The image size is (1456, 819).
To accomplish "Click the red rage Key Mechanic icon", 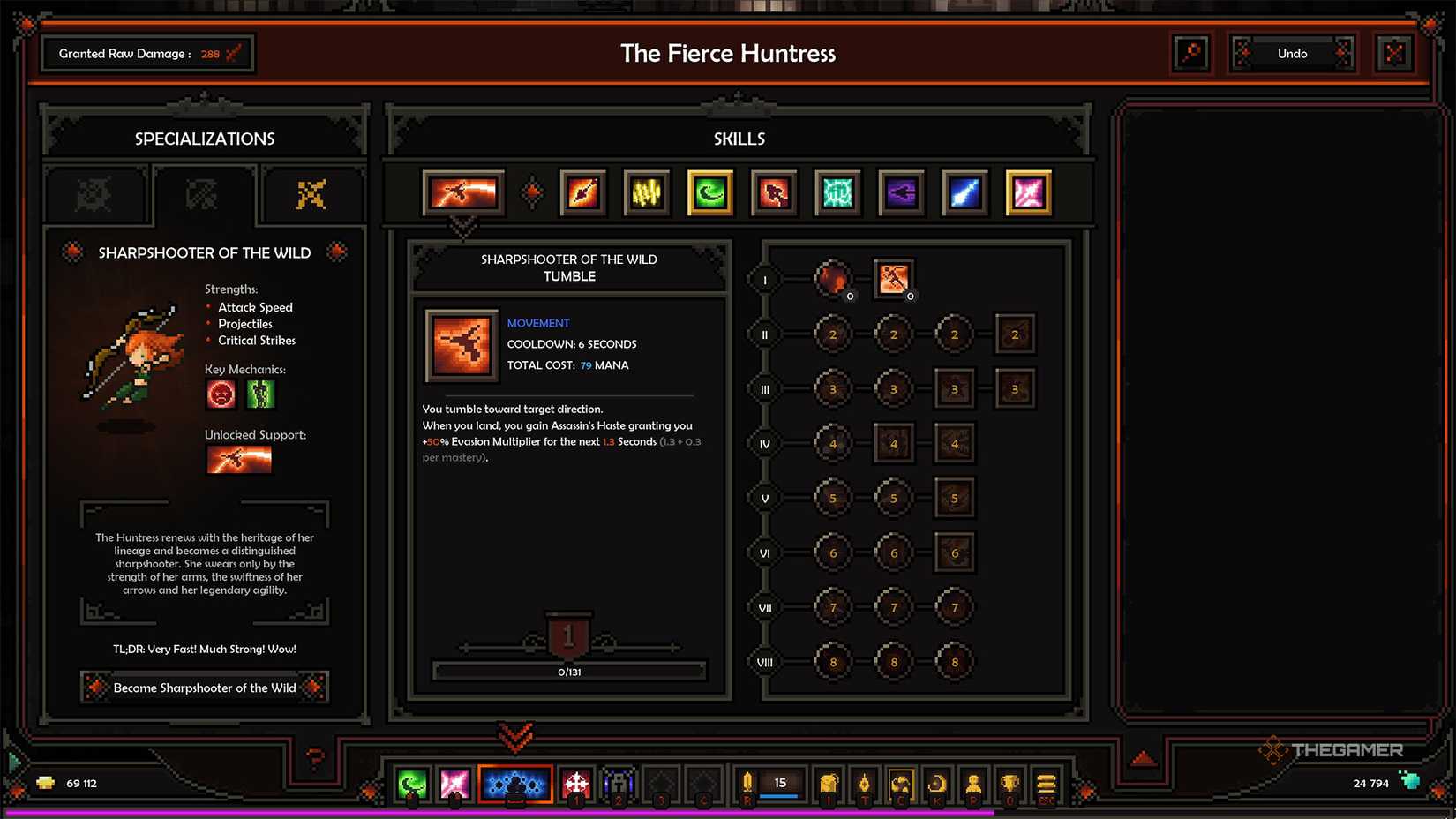I will 220,394.
